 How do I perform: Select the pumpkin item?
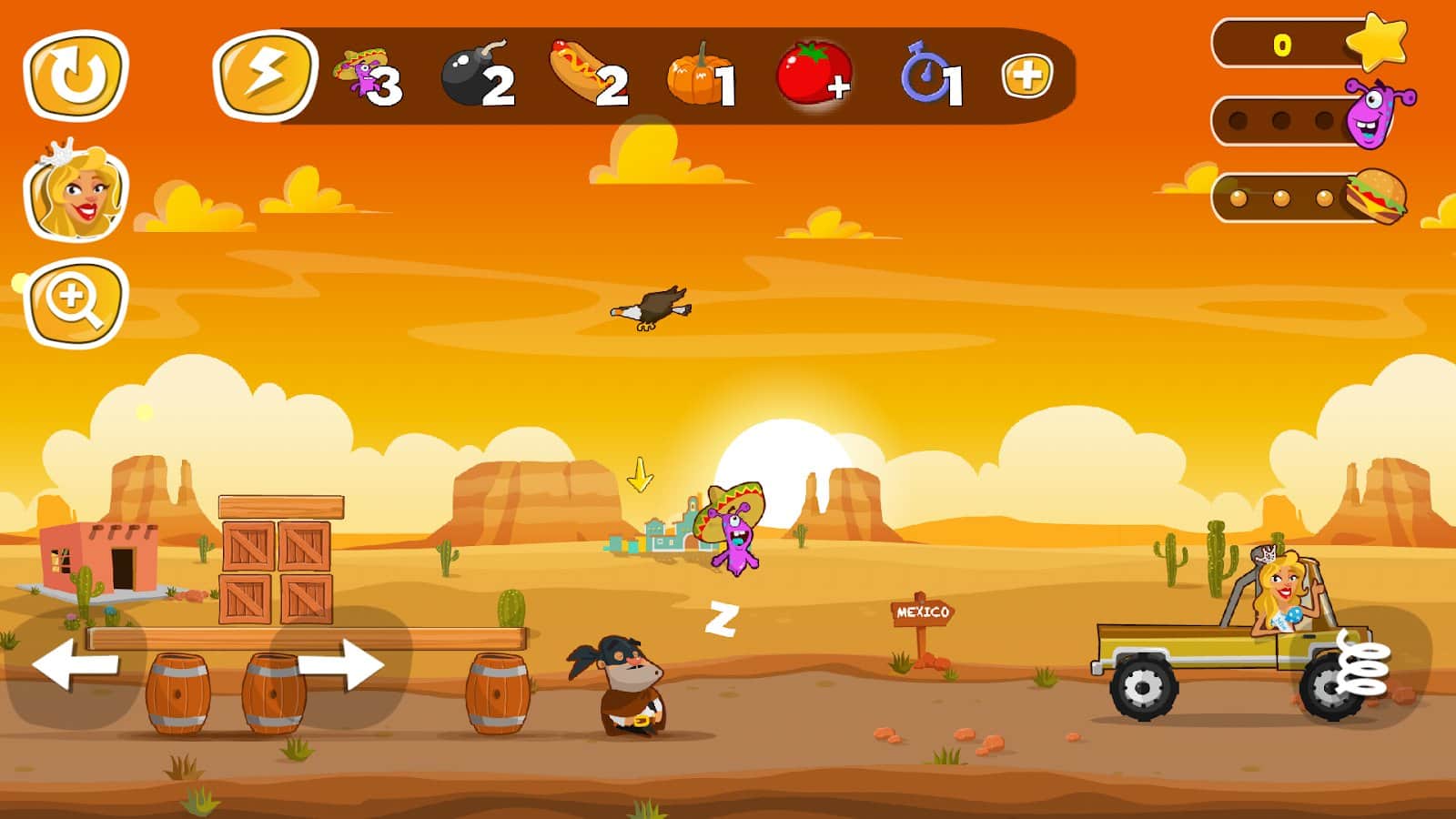700,76
